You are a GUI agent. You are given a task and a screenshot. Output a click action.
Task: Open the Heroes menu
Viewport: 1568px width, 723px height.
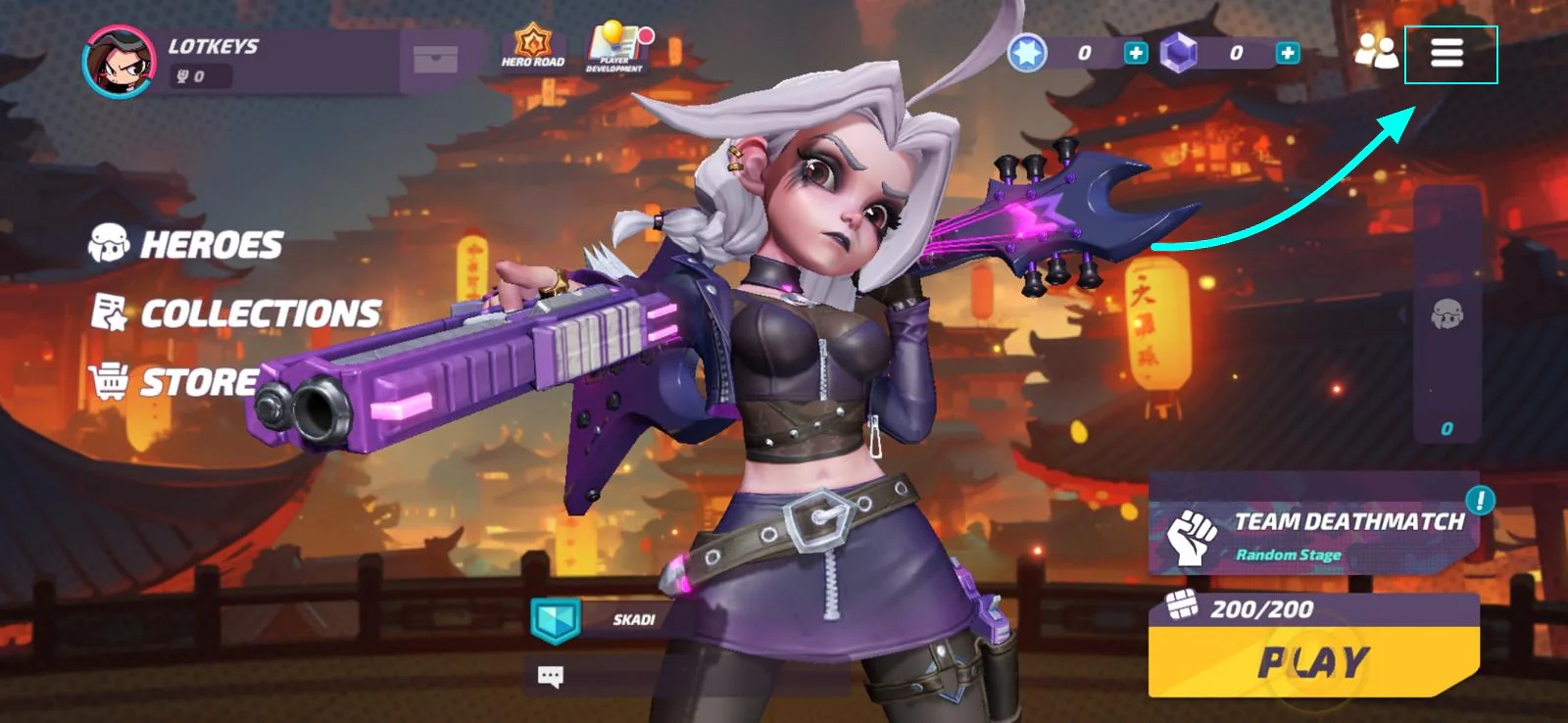186,244
